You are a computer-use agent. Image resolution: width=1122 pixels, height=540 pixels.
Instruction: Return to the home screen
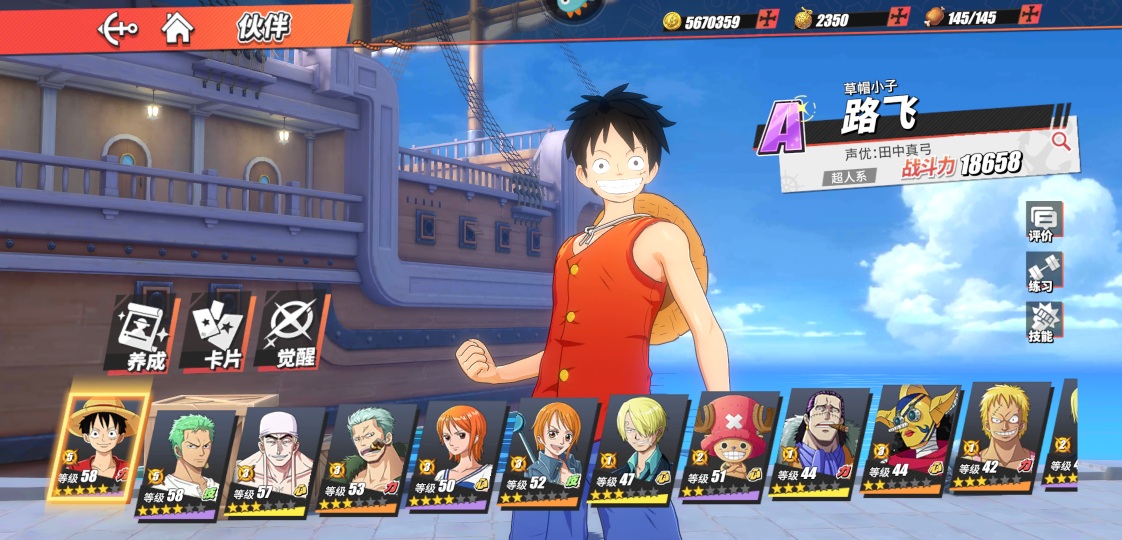[x=178, y=28]
